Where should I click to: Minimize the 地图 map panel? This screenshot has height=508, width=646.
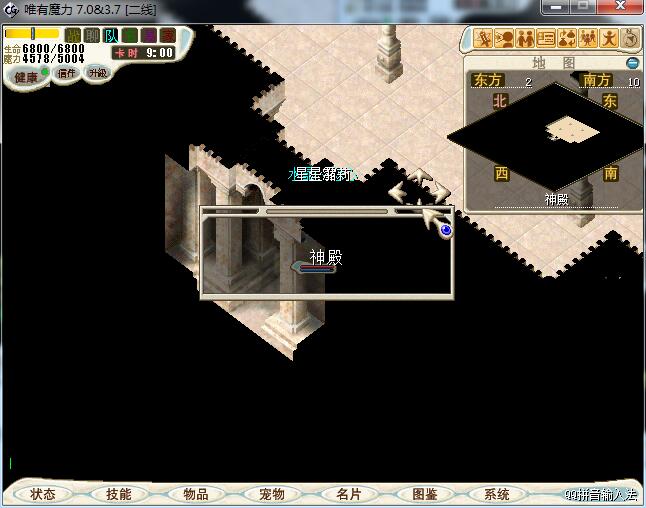pos(632,62)
